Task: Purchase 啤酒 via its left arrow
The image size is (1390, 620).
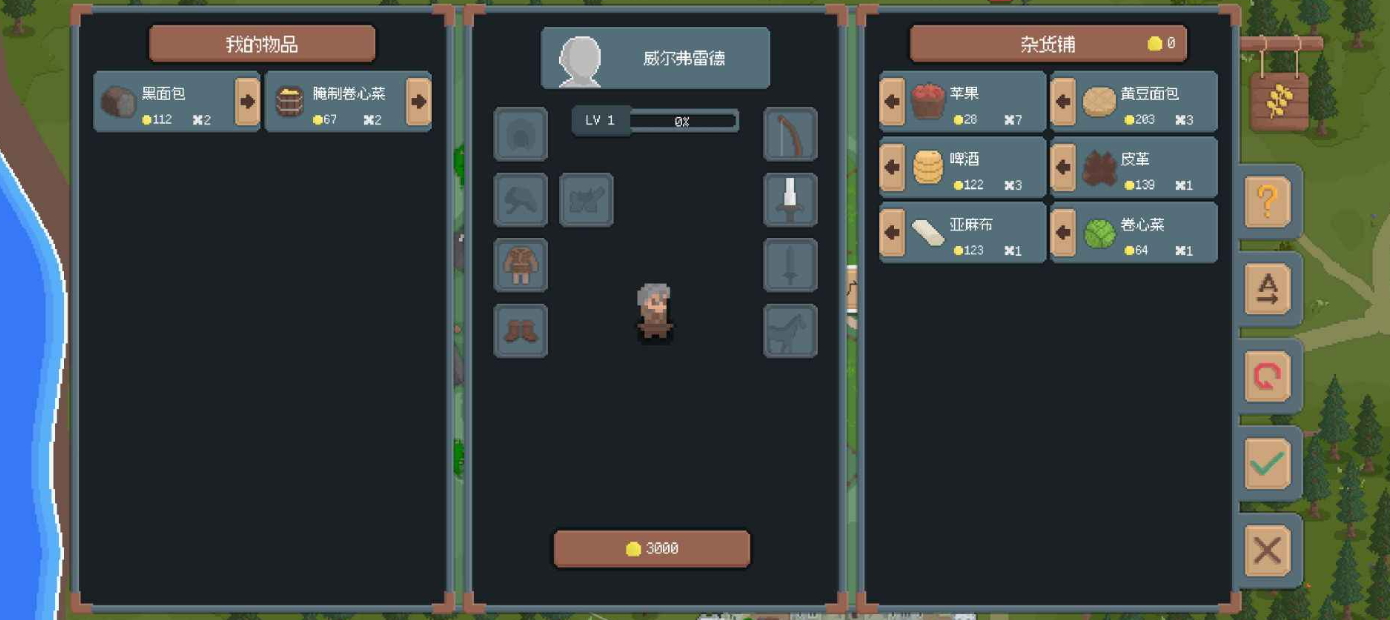Action: pyautogui.click(x=892, y=167)
